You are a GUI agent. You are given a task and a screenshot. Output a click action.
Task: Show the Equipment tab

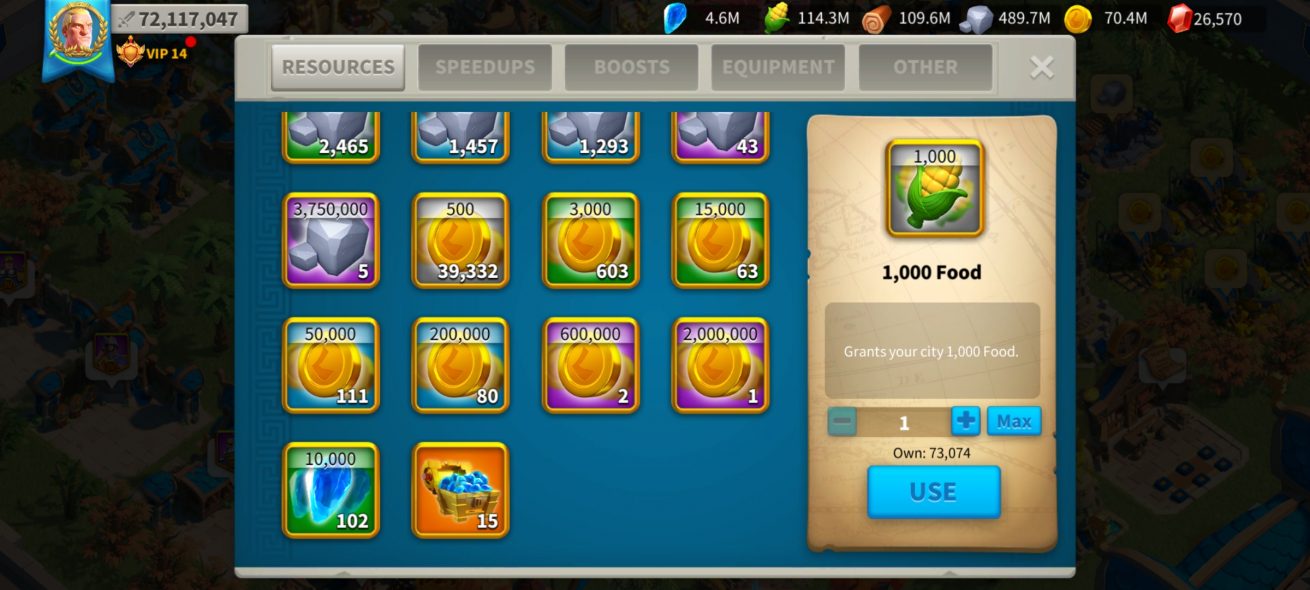[778, 67]
